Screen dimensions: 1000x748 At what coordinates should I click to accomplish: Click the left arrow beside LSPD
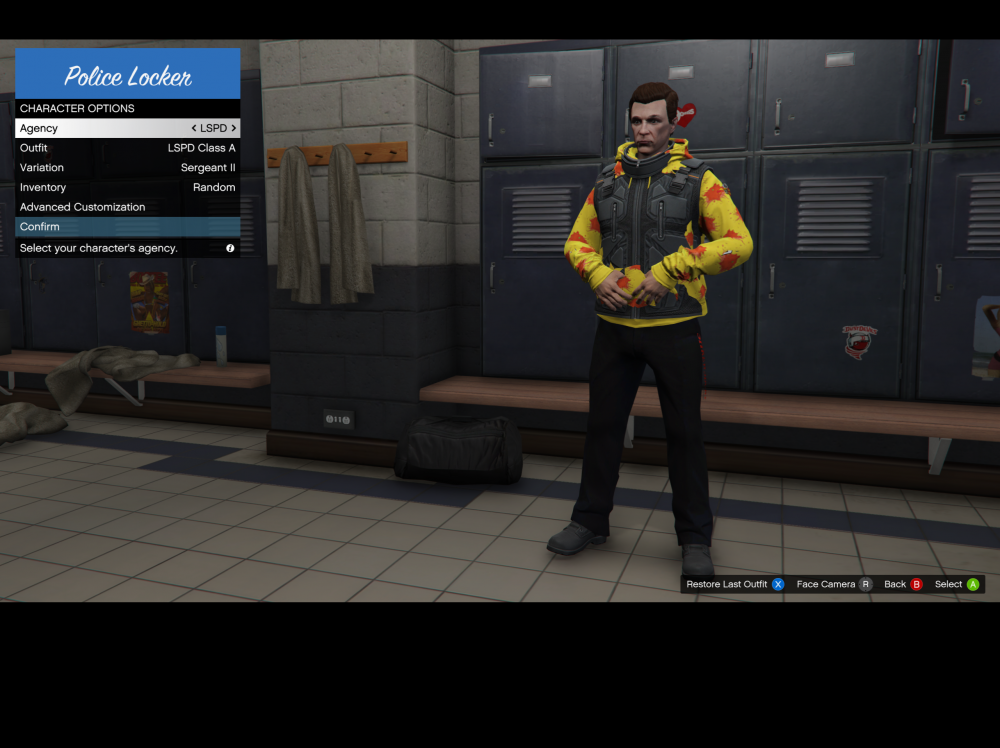click(x=194, y=128)
